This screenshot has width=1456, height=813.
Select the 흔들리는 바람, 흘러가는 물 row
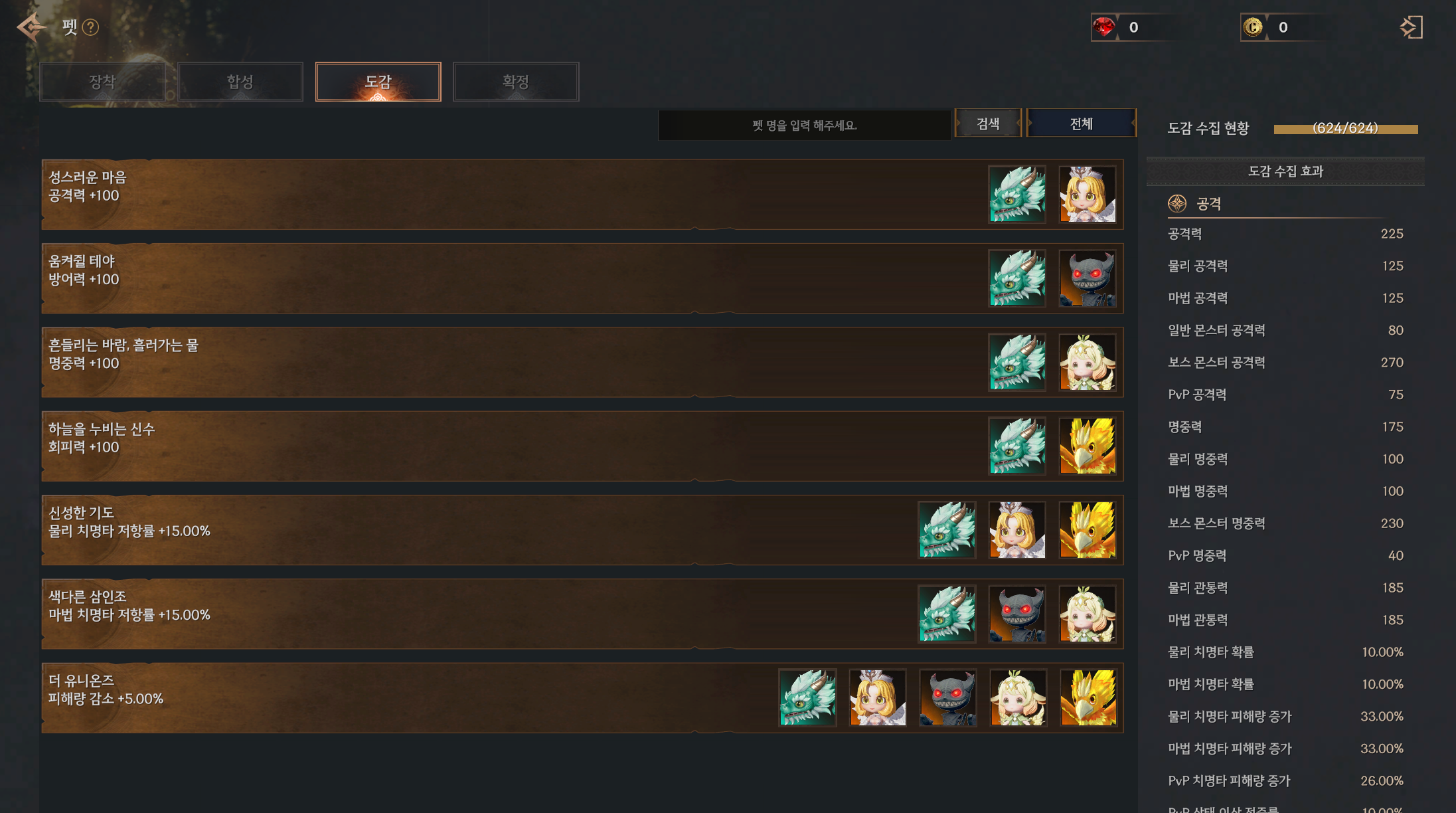pos(465,363)
